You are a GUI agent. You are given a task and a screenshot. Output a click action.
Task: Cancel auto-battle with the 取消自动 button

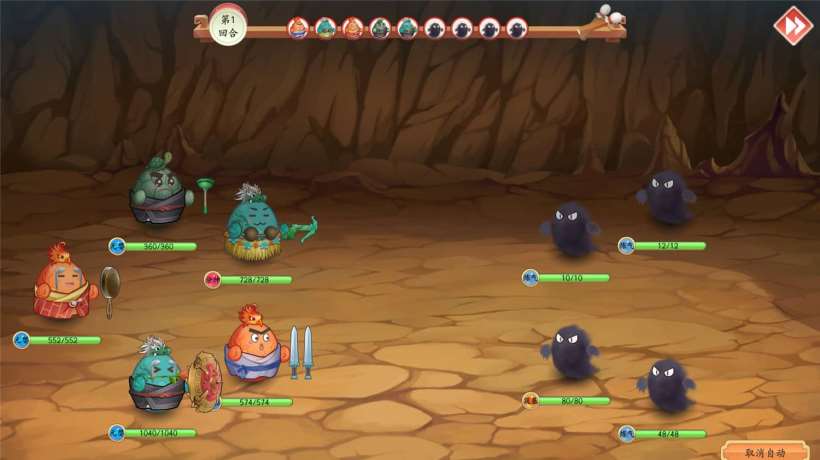pyautogui.click(x=765, y=452)
